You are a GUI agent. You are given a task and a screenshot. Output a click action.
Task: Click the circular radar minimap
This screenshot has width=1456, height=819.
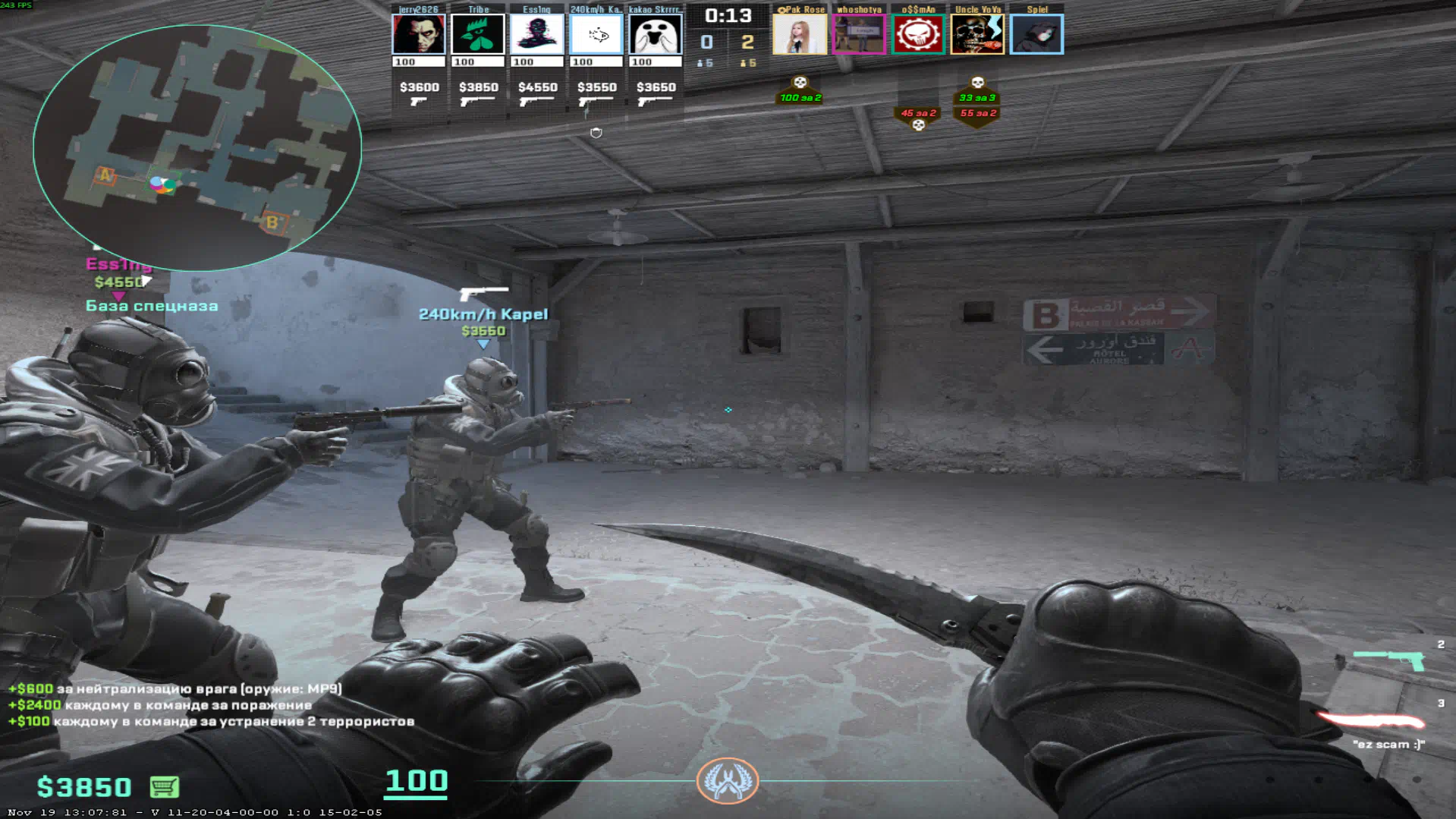click(x=197, y=148)
